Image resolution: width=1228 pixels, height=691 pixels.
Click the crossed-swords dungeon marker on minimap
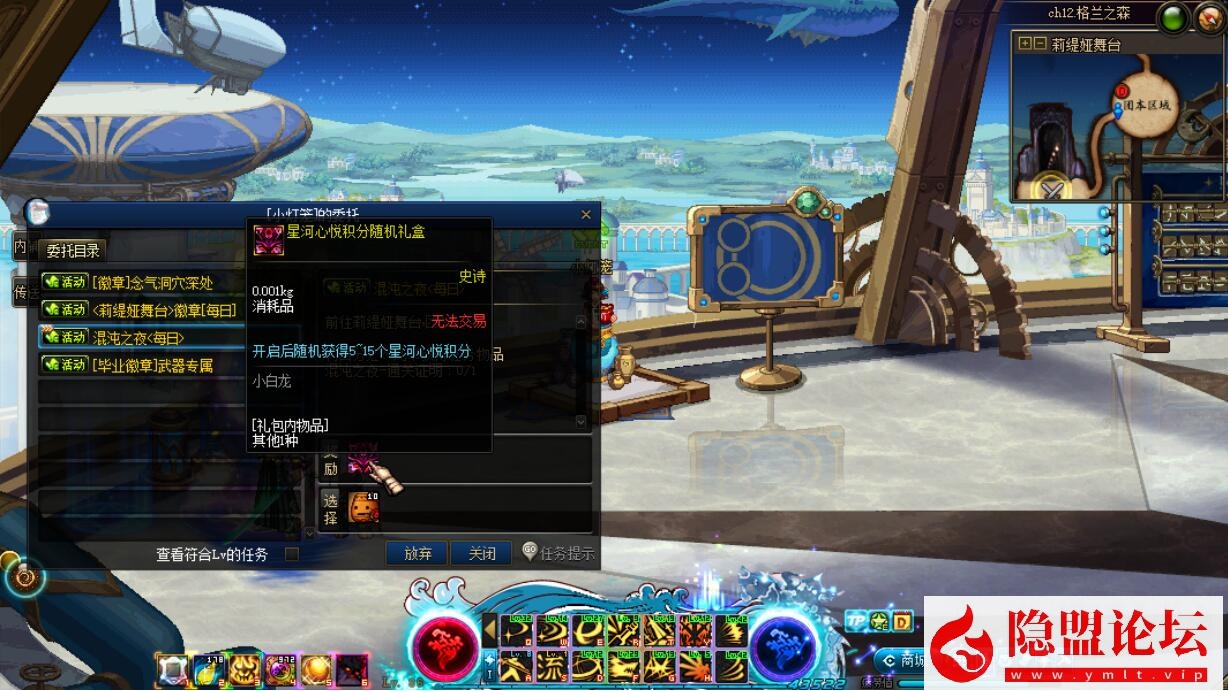tap(1052, 187)
